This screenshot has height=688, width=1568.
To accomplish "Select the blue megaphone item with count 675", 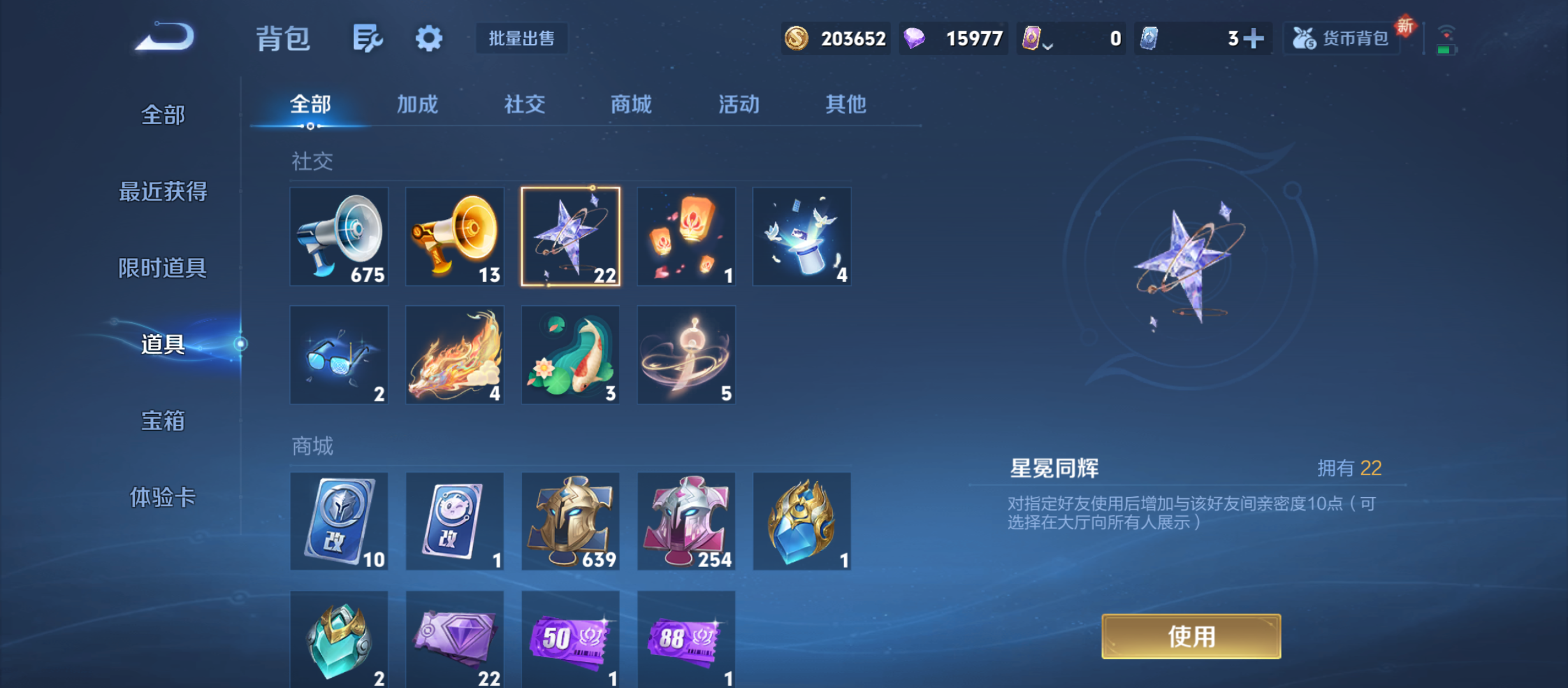I will tap(339, 236).
